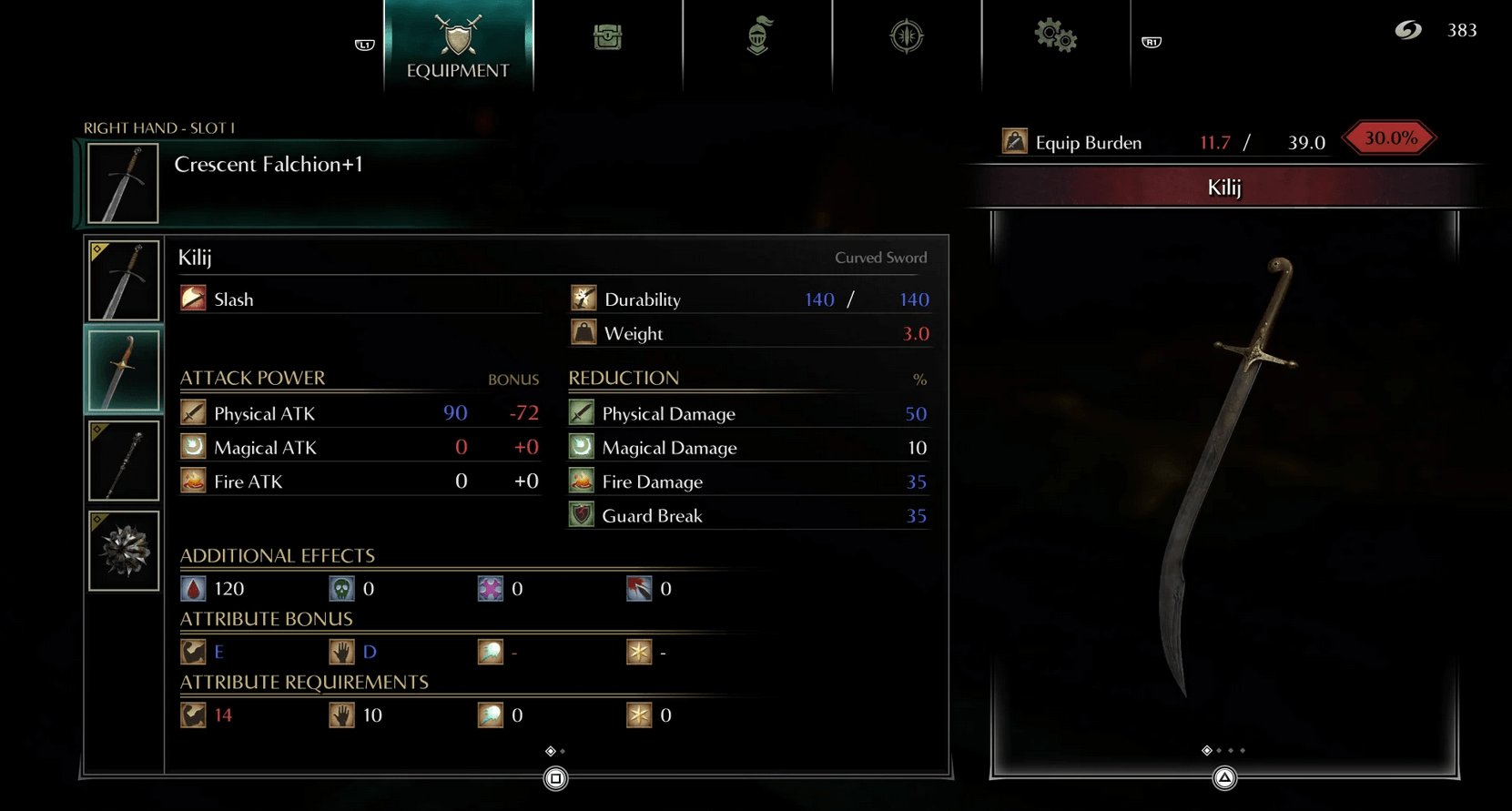Choose the first sword thumbnail in the weapon list
This screenshot has height=811, width=1512.
(124, 280)
